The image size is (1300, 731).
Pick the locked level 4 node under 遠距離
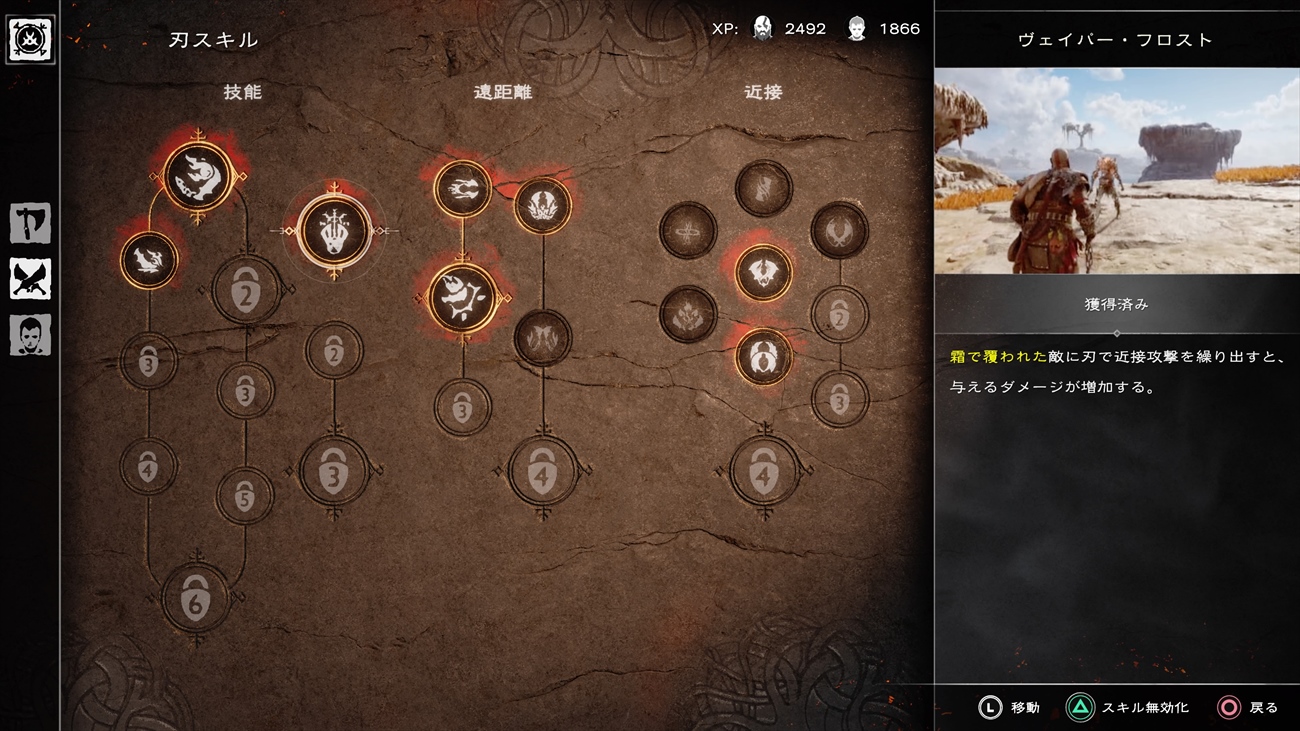pos(542,472)
